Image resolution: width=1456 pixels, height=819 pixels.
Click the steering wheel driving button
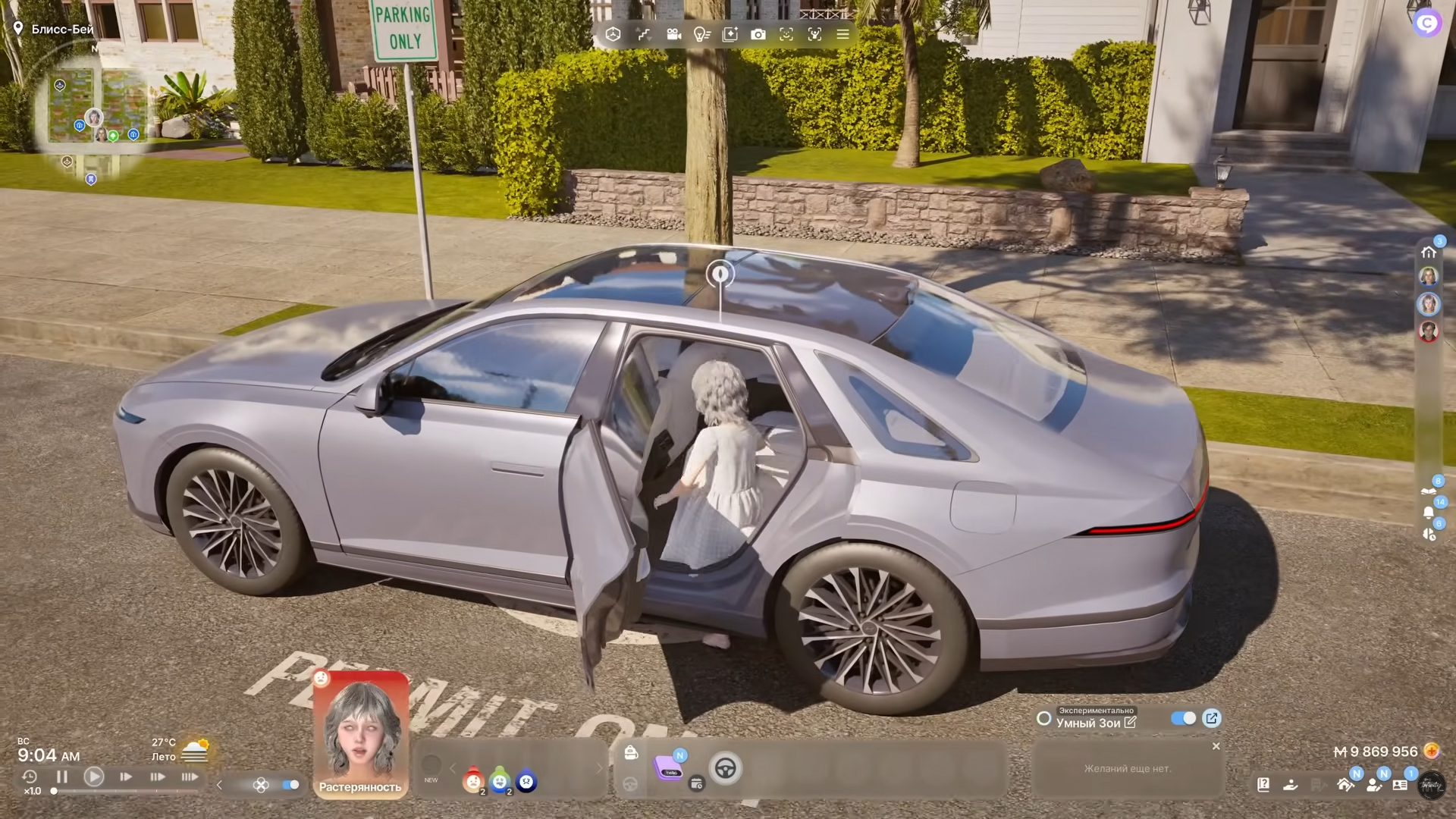click(725, 768)
